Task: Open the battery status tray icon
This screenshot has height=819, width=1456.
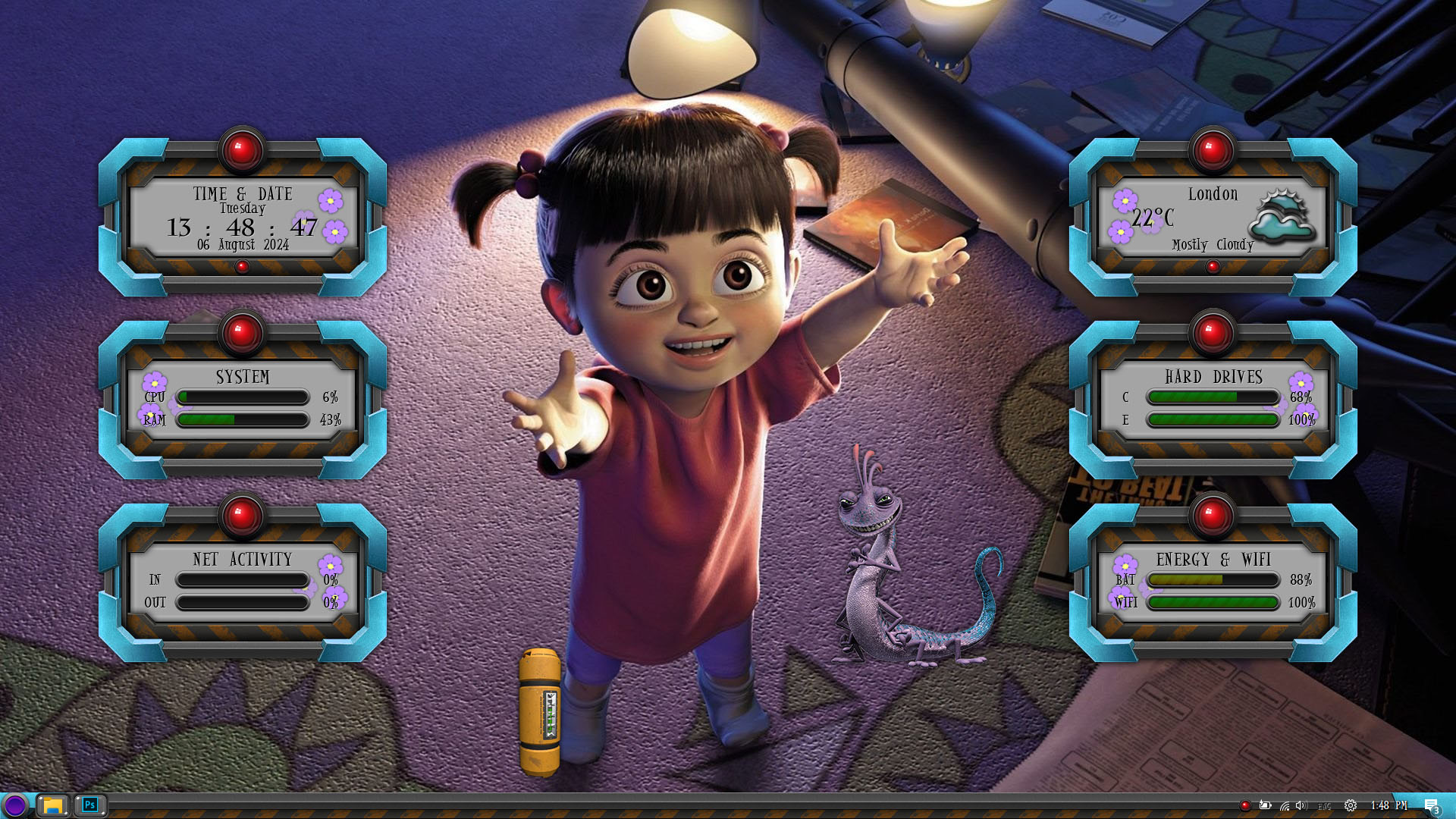Action: pyautogui.click(x=1265, y=806)
